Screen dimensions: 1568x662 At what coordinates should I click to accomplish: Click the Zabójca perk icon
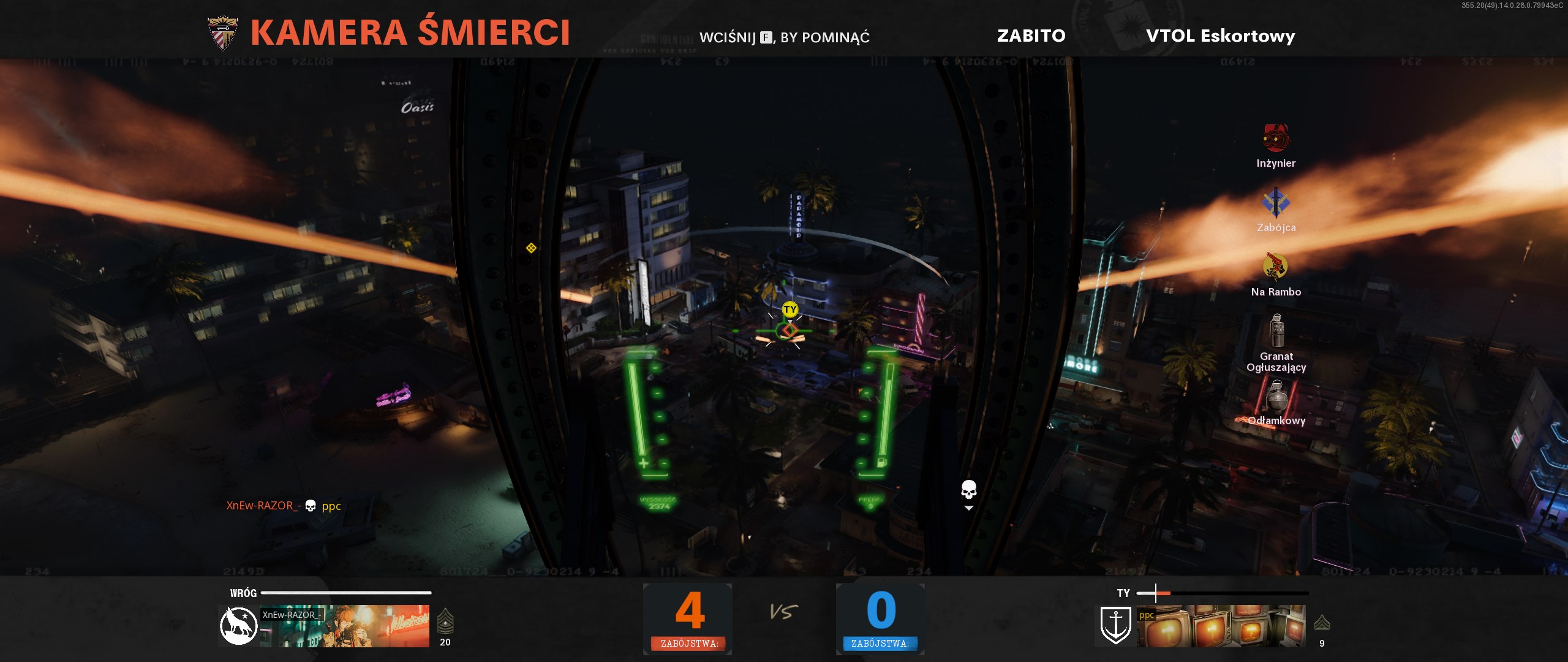pos(1276,204)
